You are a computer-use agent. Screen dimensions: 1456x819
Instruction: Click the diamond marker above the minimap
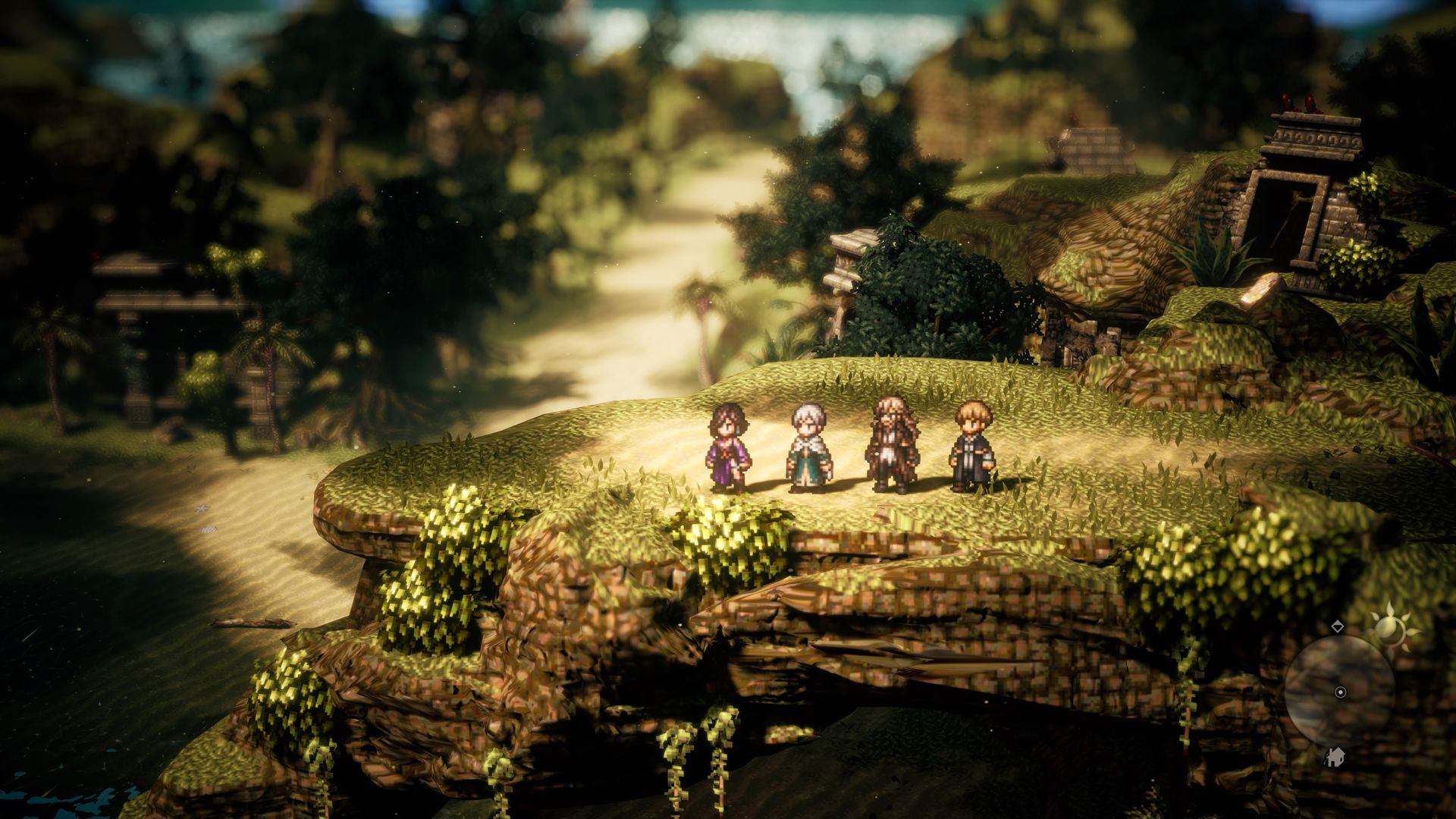[1338, 626]
